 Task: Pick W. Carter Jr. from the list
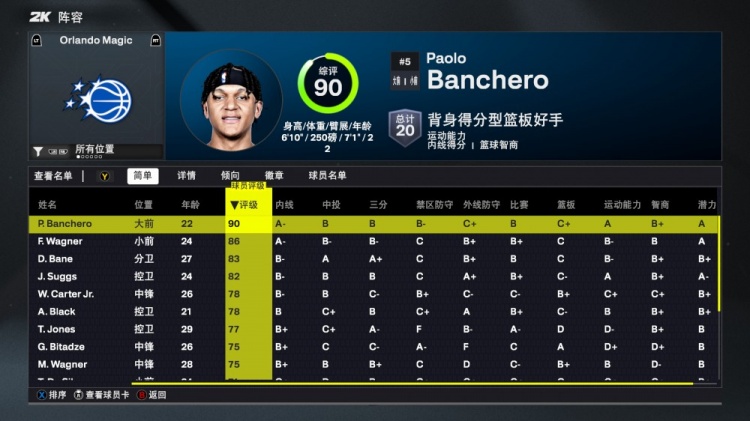pyautogui.click(x=65, y=294)
